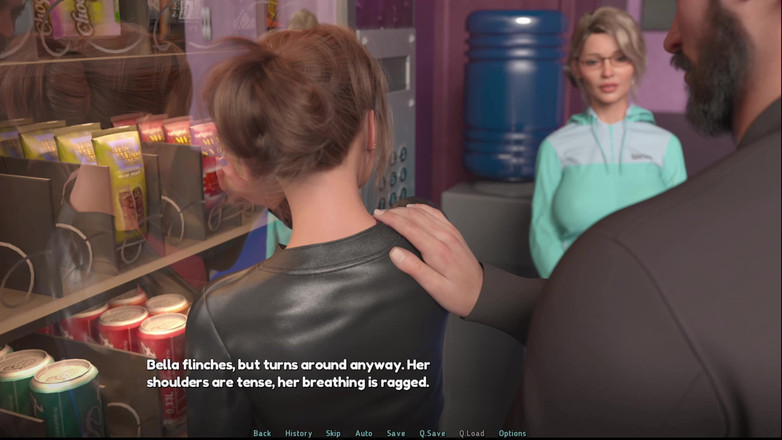Open the Options menu
This screenshot has width=782, height=440.
[x=512, y=433]
